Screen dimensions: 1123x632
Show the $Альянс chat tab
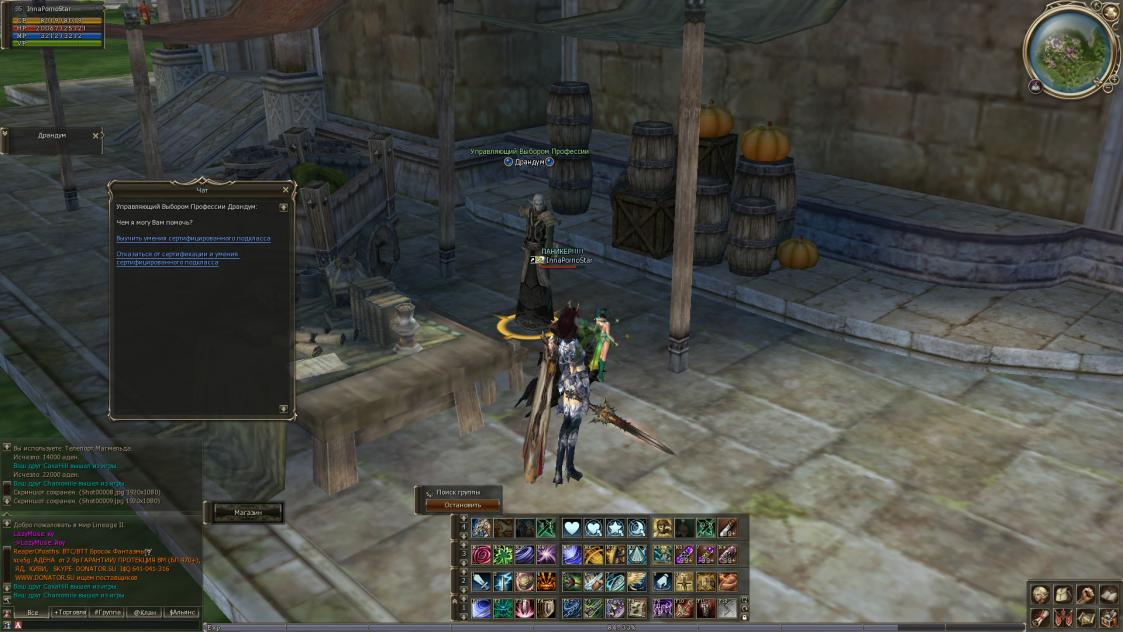(x=183, y=612)
